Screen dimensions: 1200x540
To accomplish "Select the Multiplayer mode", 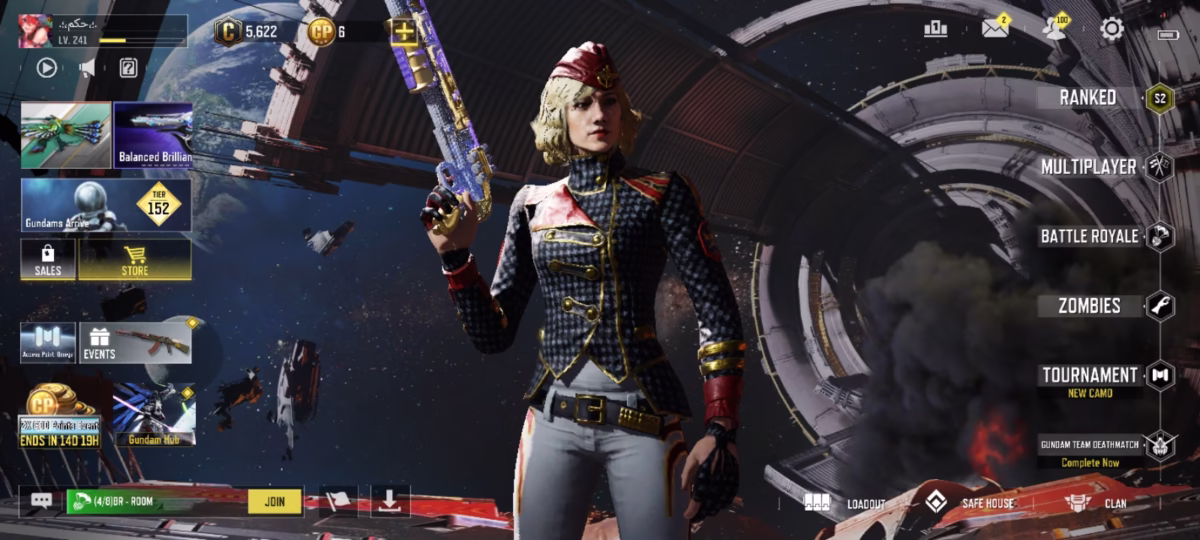I will pyautogui.click(x=1088, y=166).
